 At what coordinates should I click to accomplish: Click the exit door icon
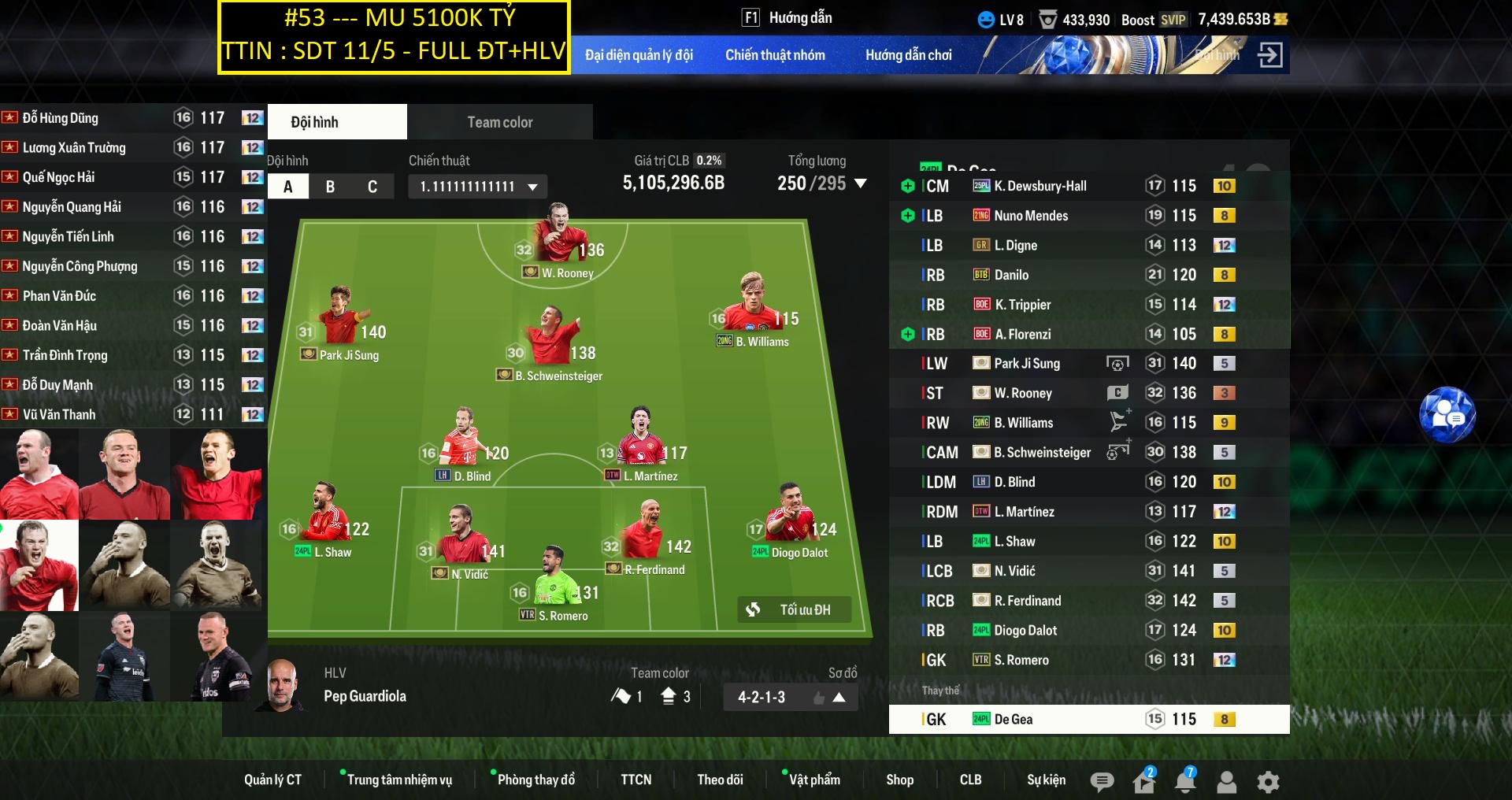(x=1269, y=55)
